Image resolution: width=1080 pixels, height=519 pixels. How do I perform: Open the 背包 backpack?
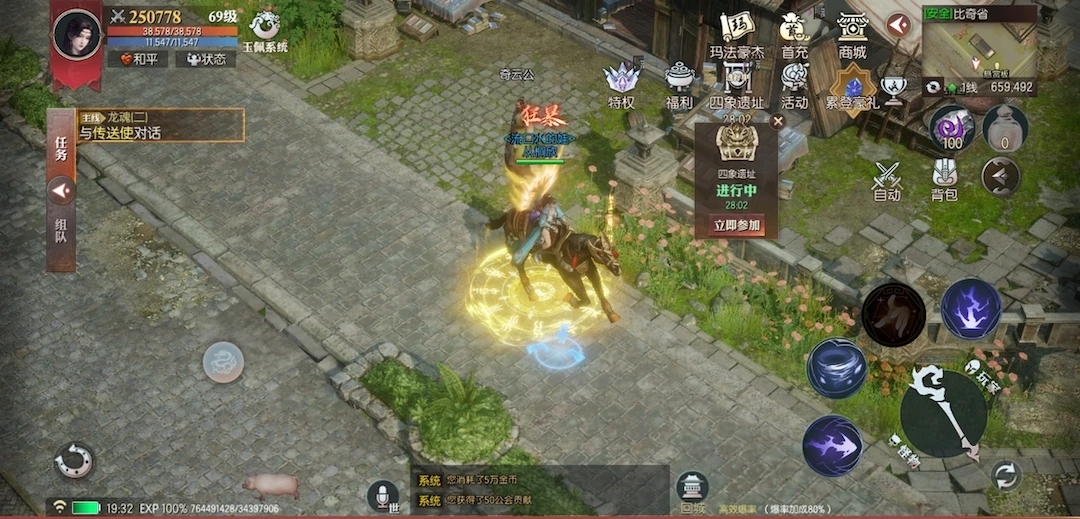click(x=945, y=181)
